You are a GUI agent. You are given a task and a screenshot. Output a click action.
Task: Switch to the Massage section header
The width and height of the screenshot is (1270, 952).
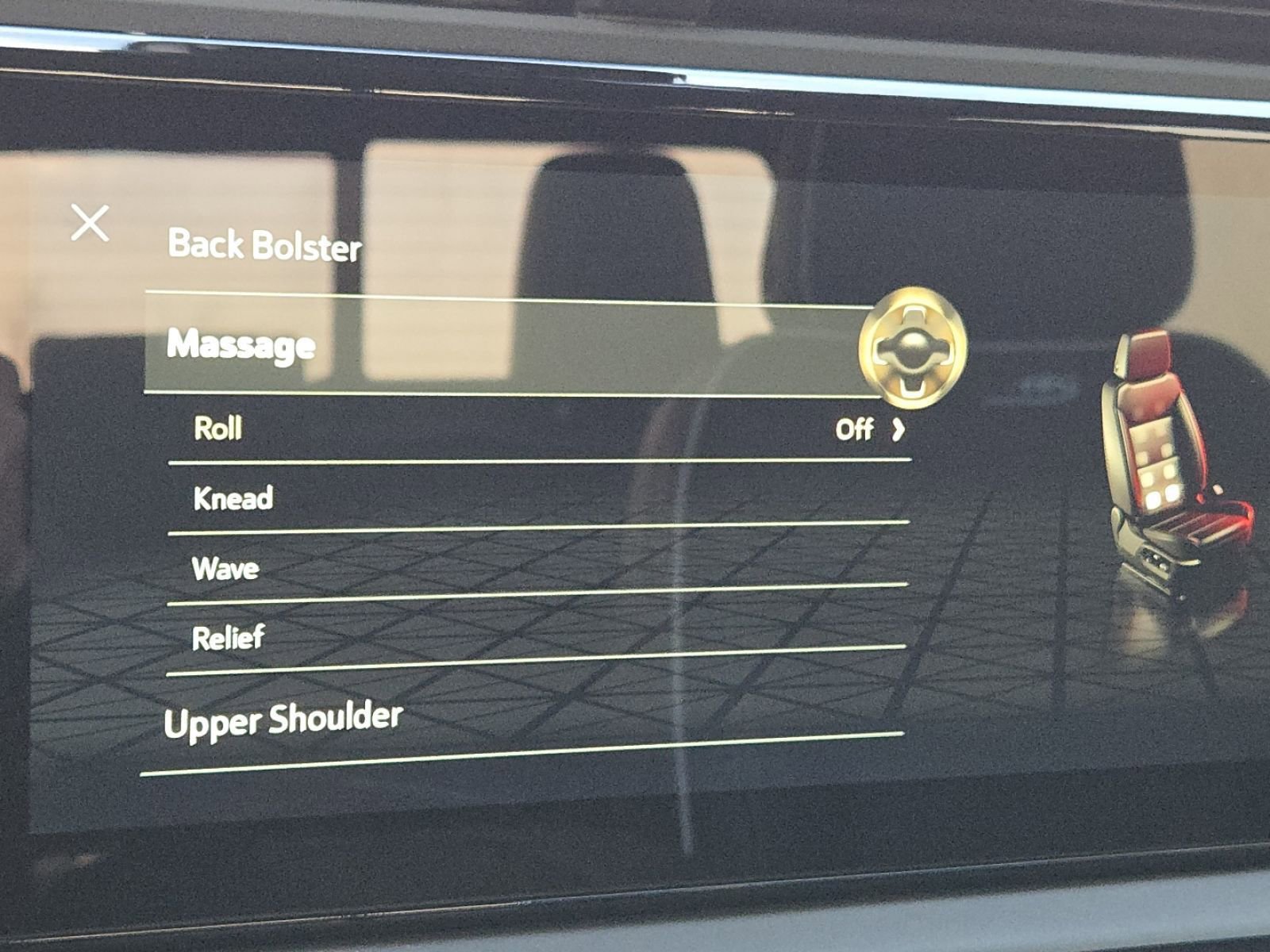[x=240, y=345]
